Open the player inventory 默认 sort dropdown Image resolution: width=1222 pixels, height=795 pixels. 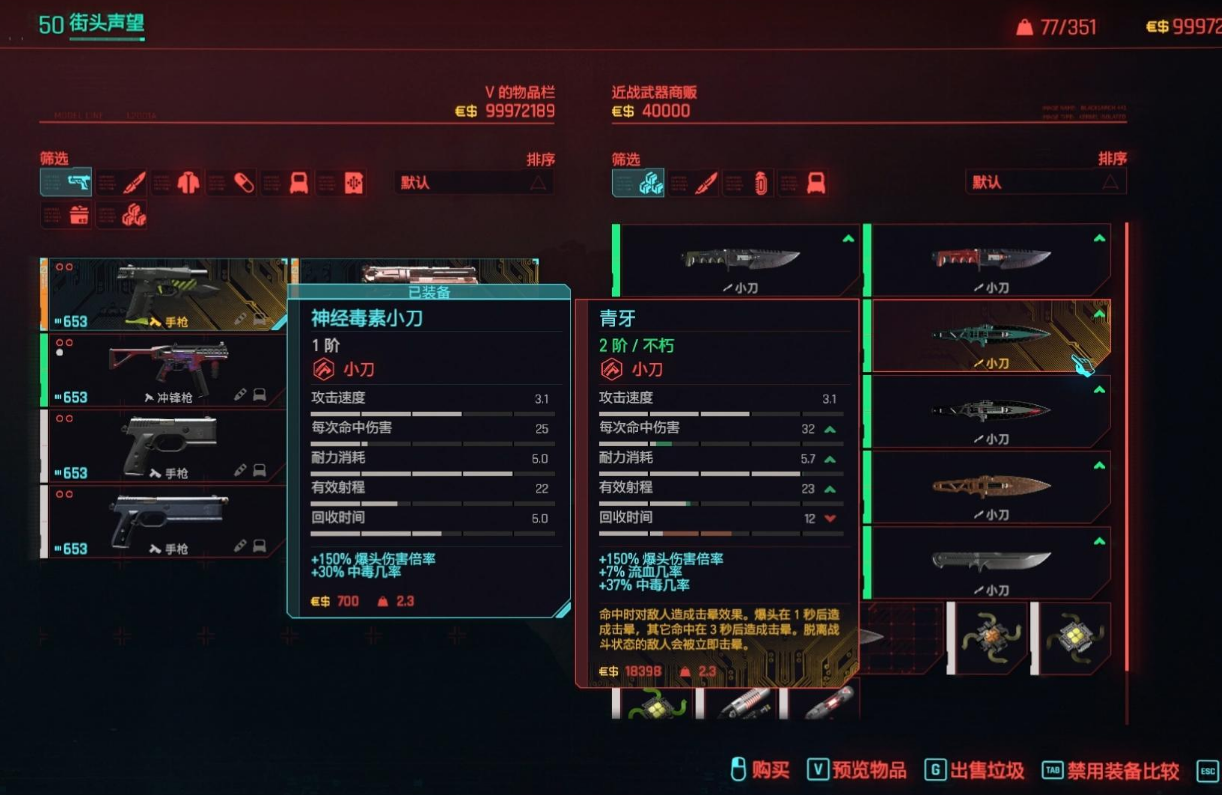474,182
